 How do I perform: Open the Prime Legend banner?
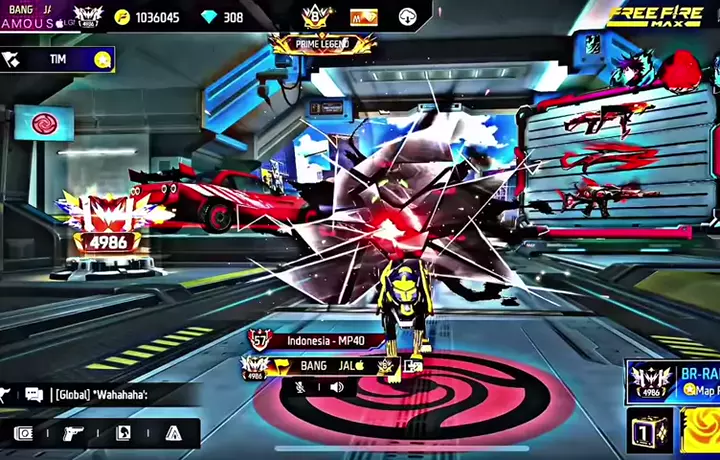pos(322,44)
